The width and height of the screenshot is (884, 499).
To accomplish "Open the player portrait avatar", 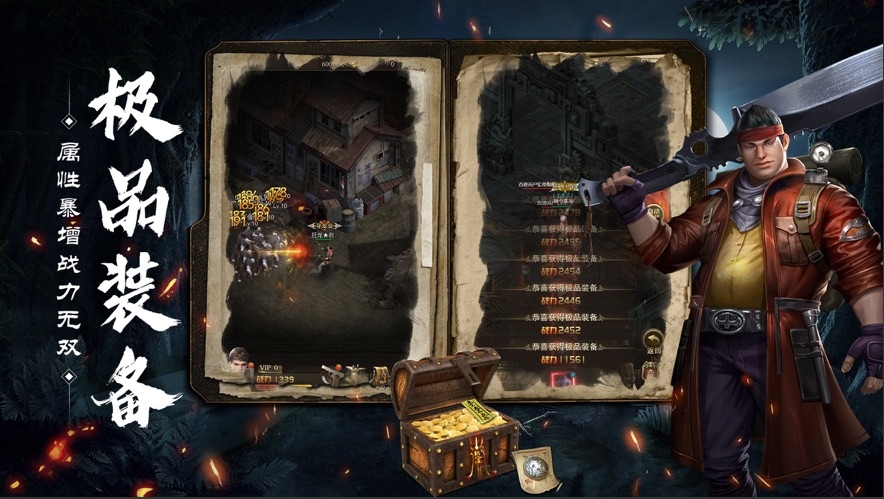I will tap(239, 361).
